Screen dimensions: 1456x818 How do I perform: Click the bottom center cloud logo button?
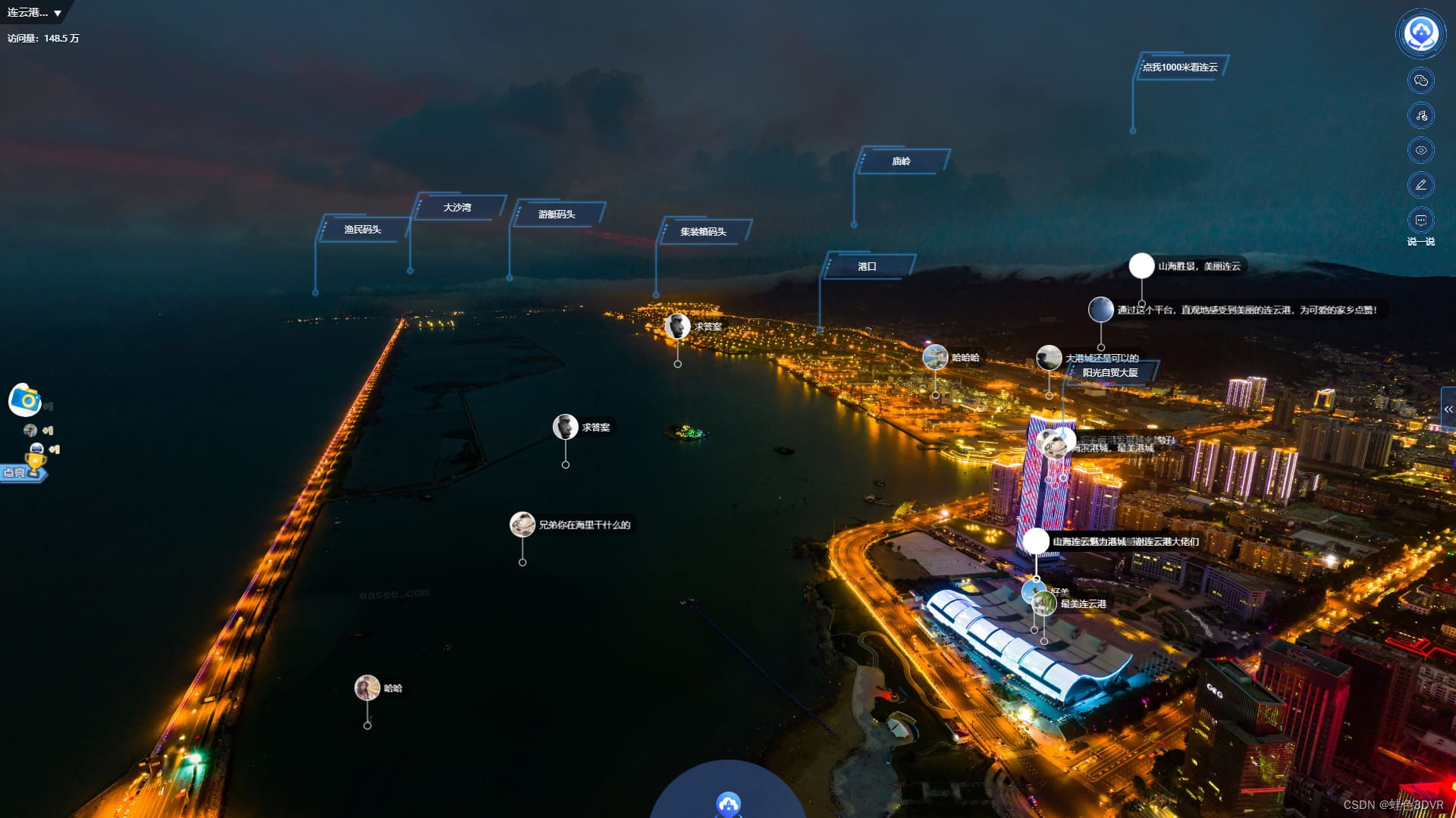pos(728,804)
